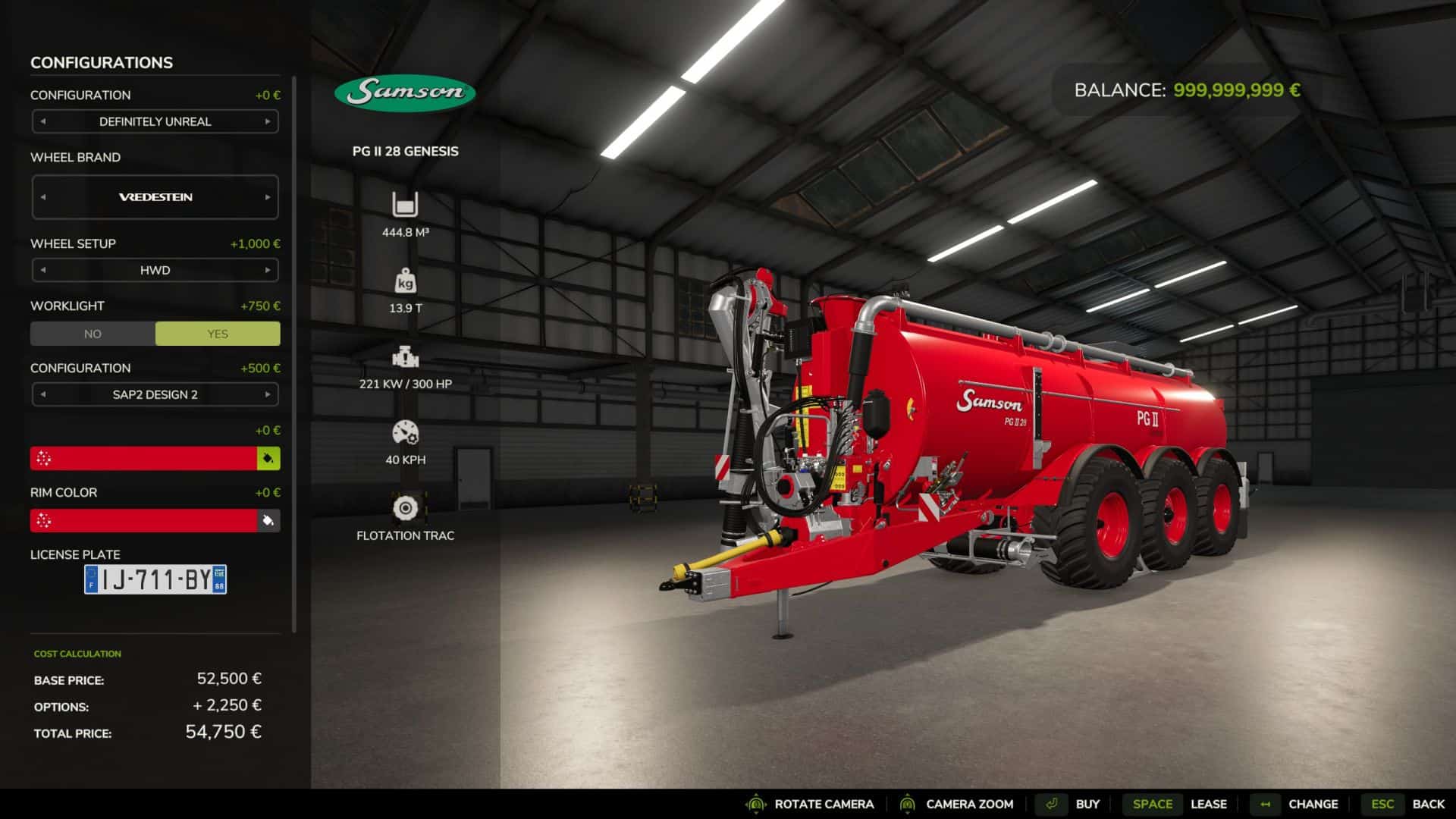1456x819 pixels.
Task: Open the main body color picker
Action: tap(268, 459)
